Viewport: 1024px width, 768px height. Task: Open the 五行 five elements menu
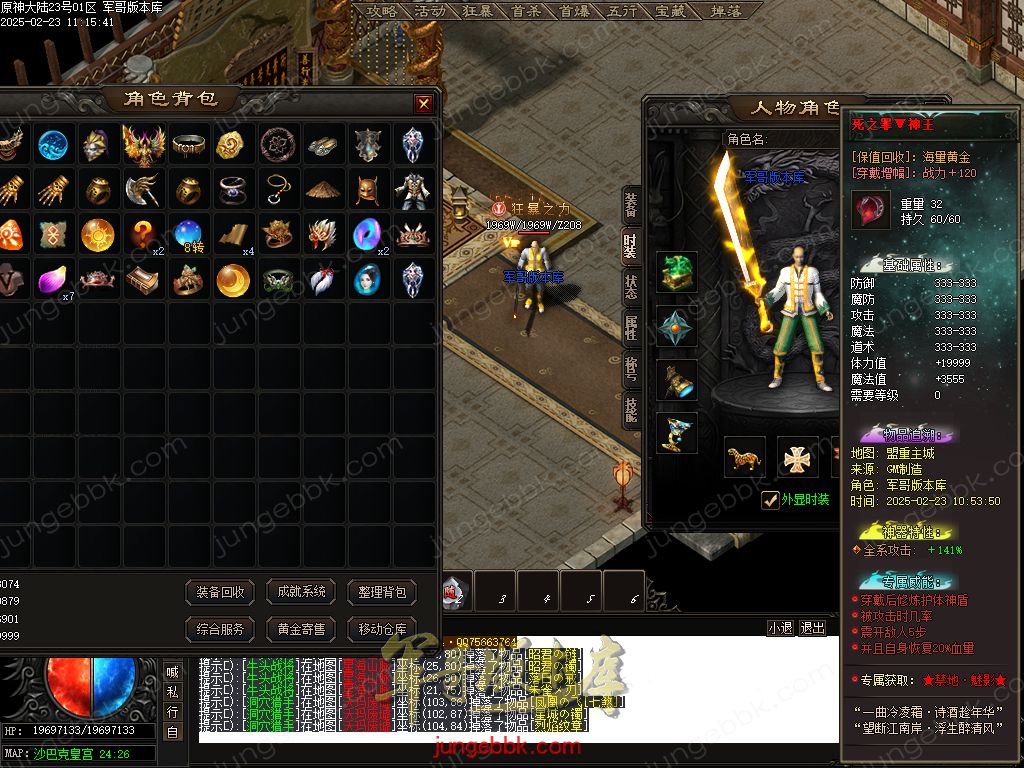tap(622, 11)
